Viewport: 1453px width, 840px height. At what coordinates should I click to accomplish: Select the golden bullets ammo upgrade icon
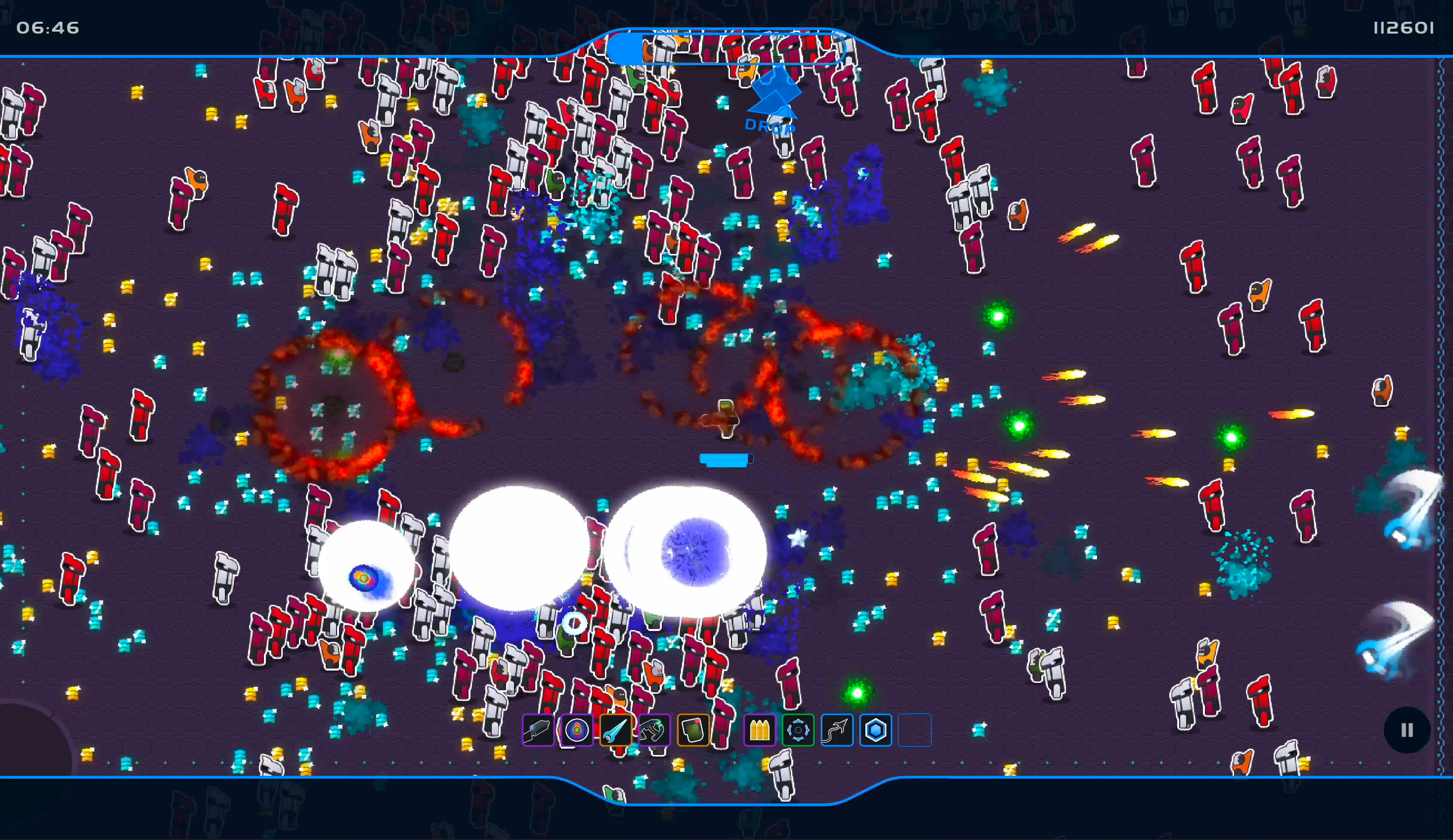pos(760,730)
